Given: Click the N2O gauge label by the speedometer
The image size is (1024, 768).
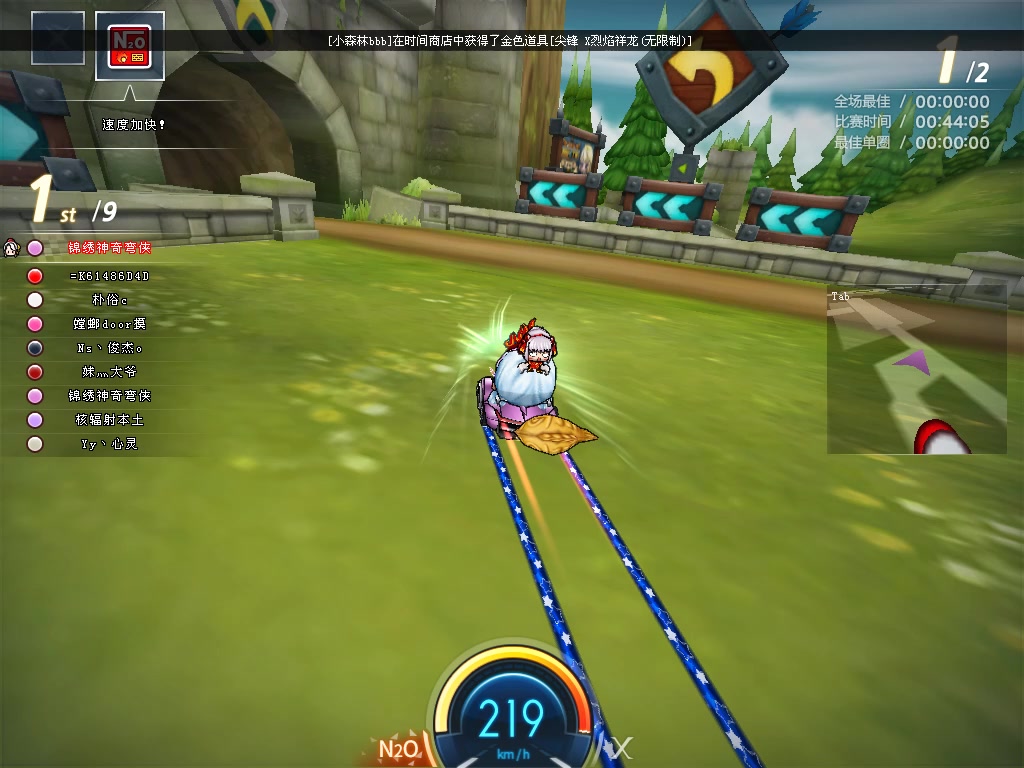Looking at the screenshot, I should [400, 749].
